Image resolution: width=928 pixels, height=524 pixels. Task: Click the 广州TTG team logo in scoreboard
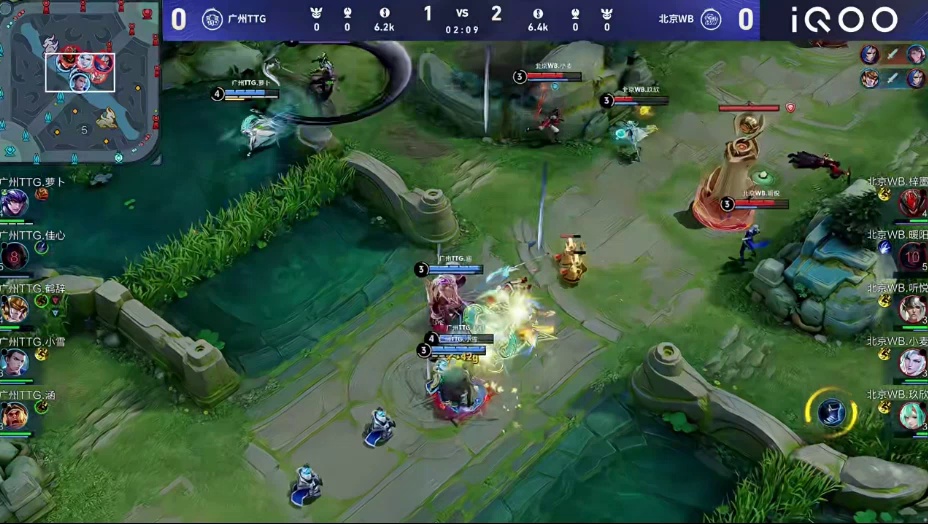click(x=212, y=19)
